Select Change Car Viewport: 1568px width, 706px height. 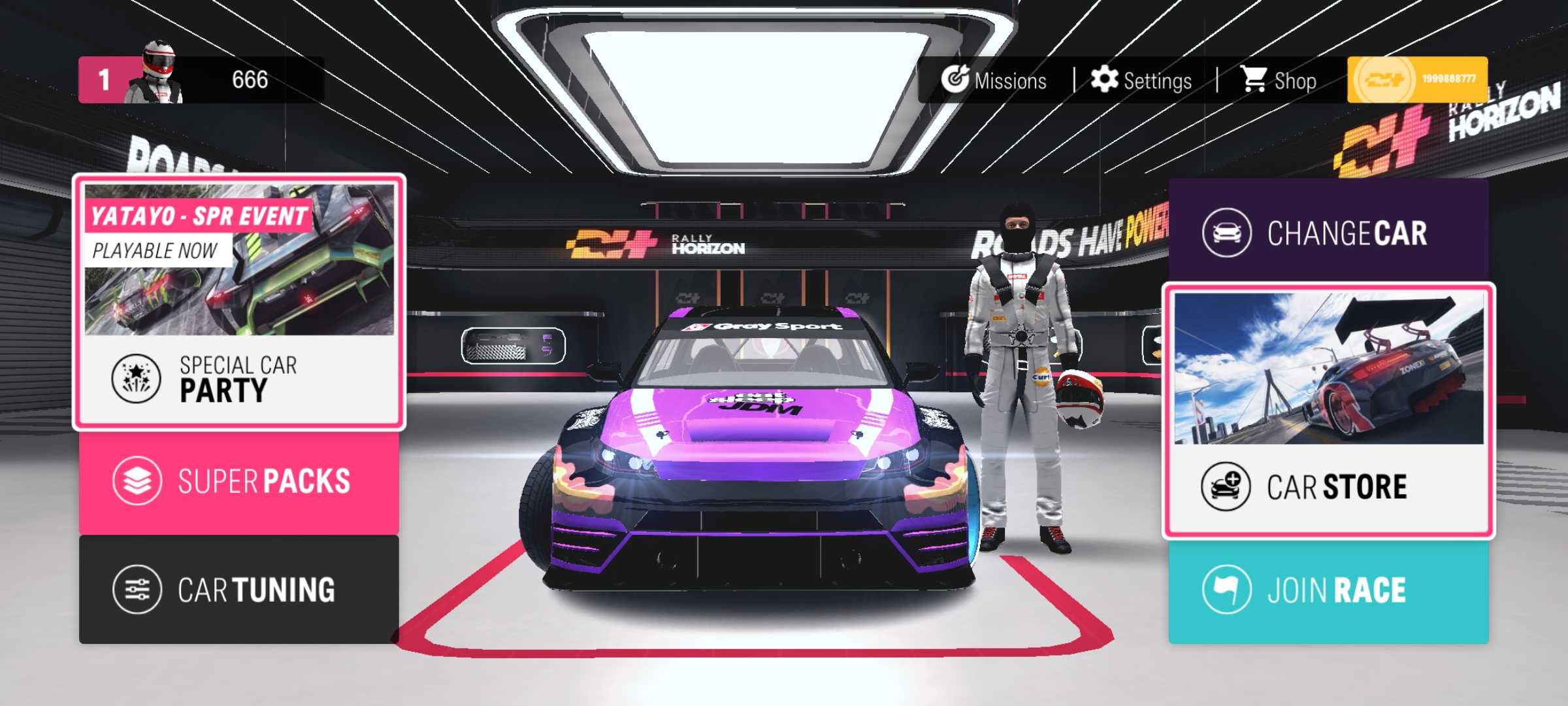click(1328, 233)
